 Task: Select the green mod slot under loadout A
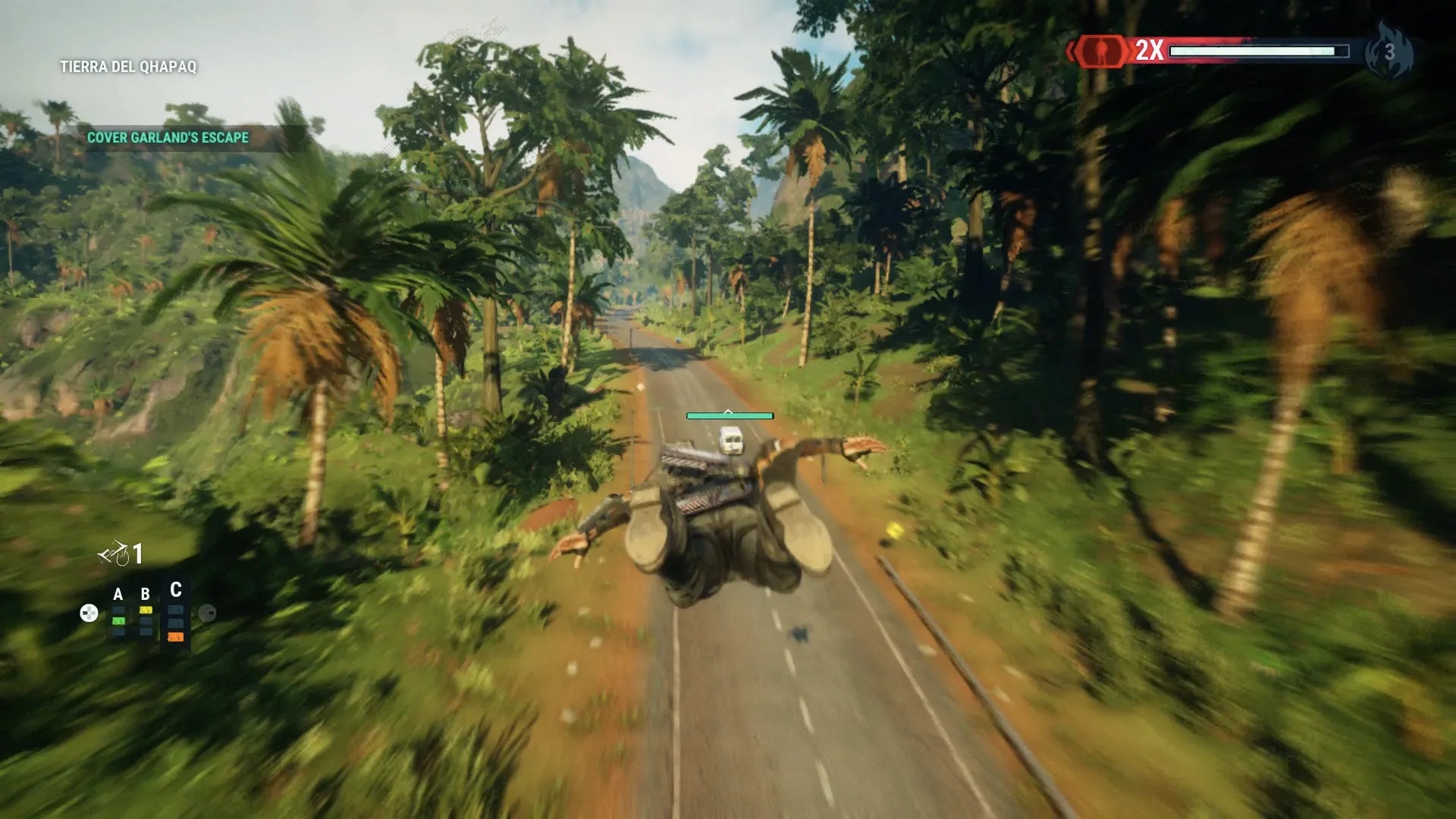click(x=118, y=620)
